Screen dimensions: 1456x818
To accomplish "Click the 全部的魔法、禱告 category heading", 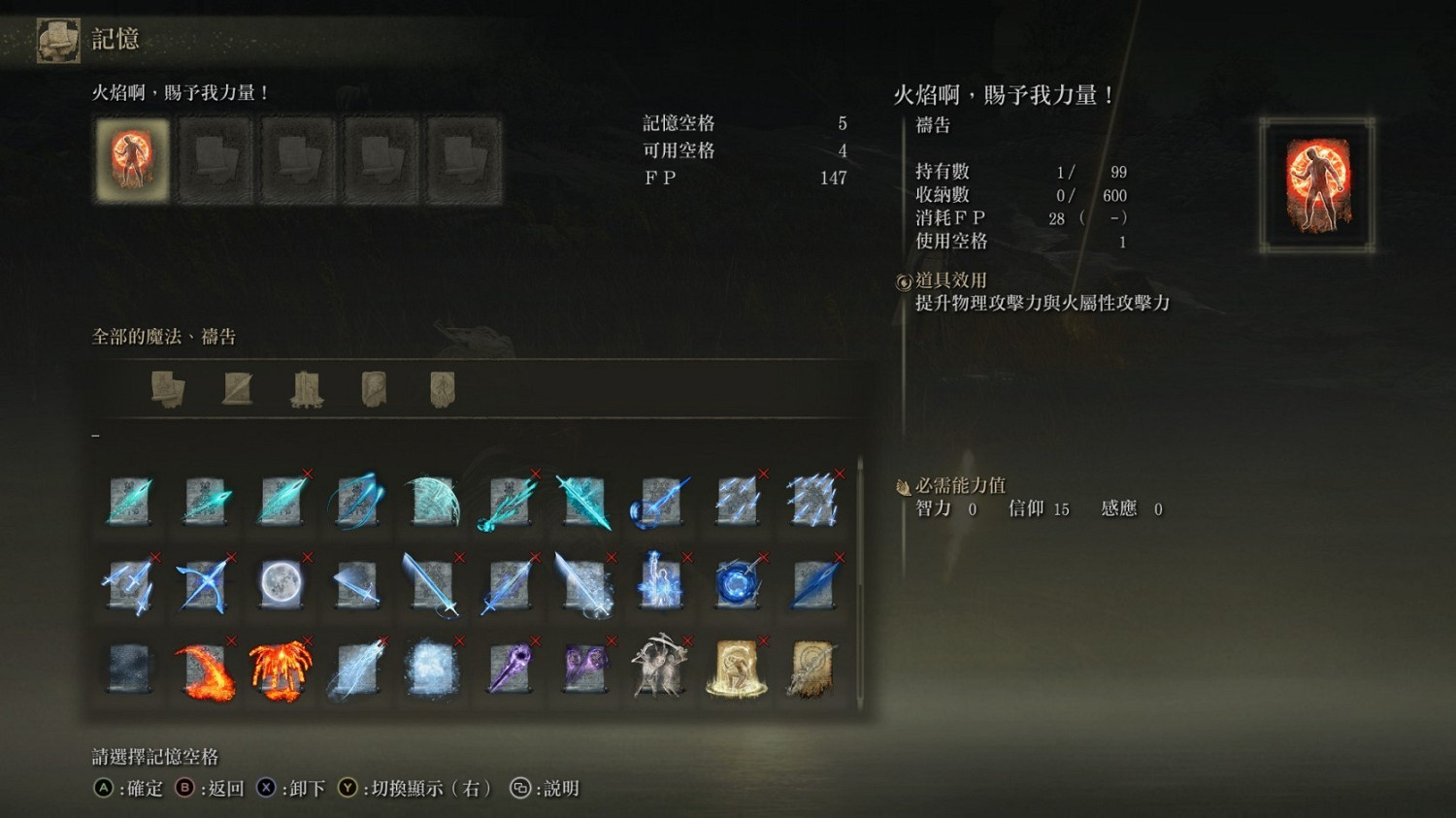I will [165, 337].
